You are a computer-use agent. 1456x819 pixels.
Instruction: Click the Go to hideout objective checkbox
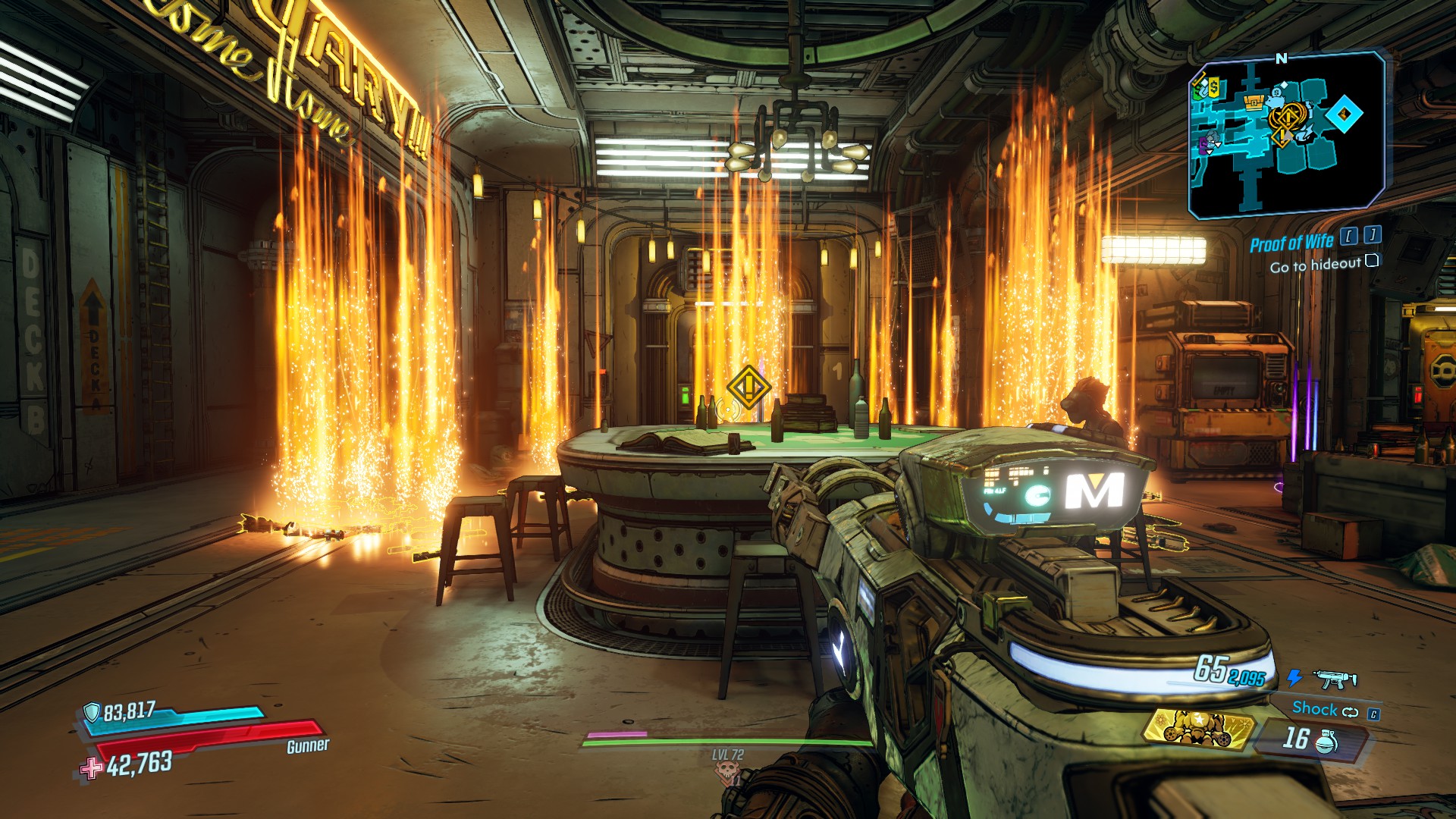(x=1371, y=262)
